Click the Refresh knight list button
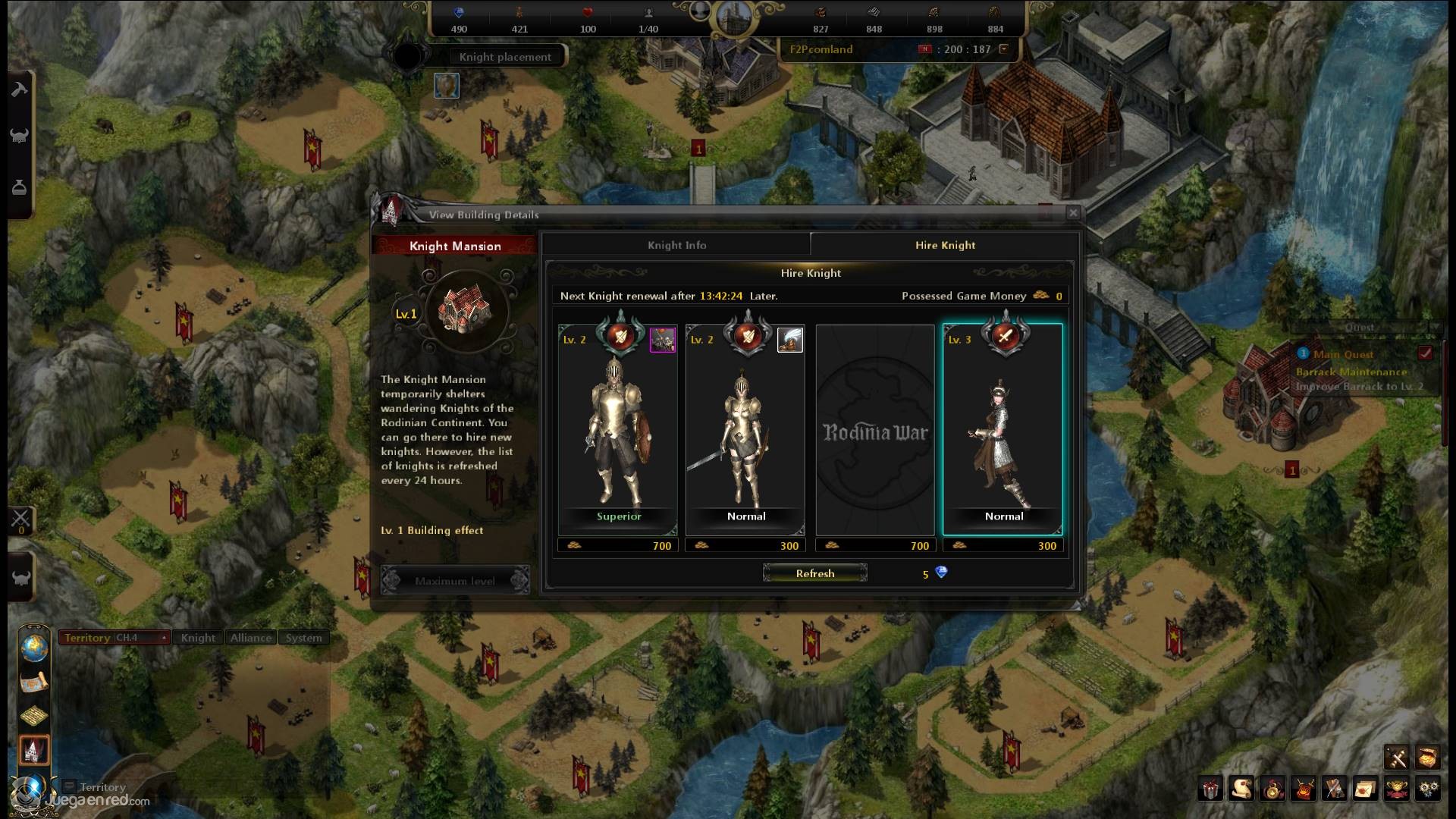Viewport: 1456px width, 819px height. pyautogui.click(x=815, y=573)
